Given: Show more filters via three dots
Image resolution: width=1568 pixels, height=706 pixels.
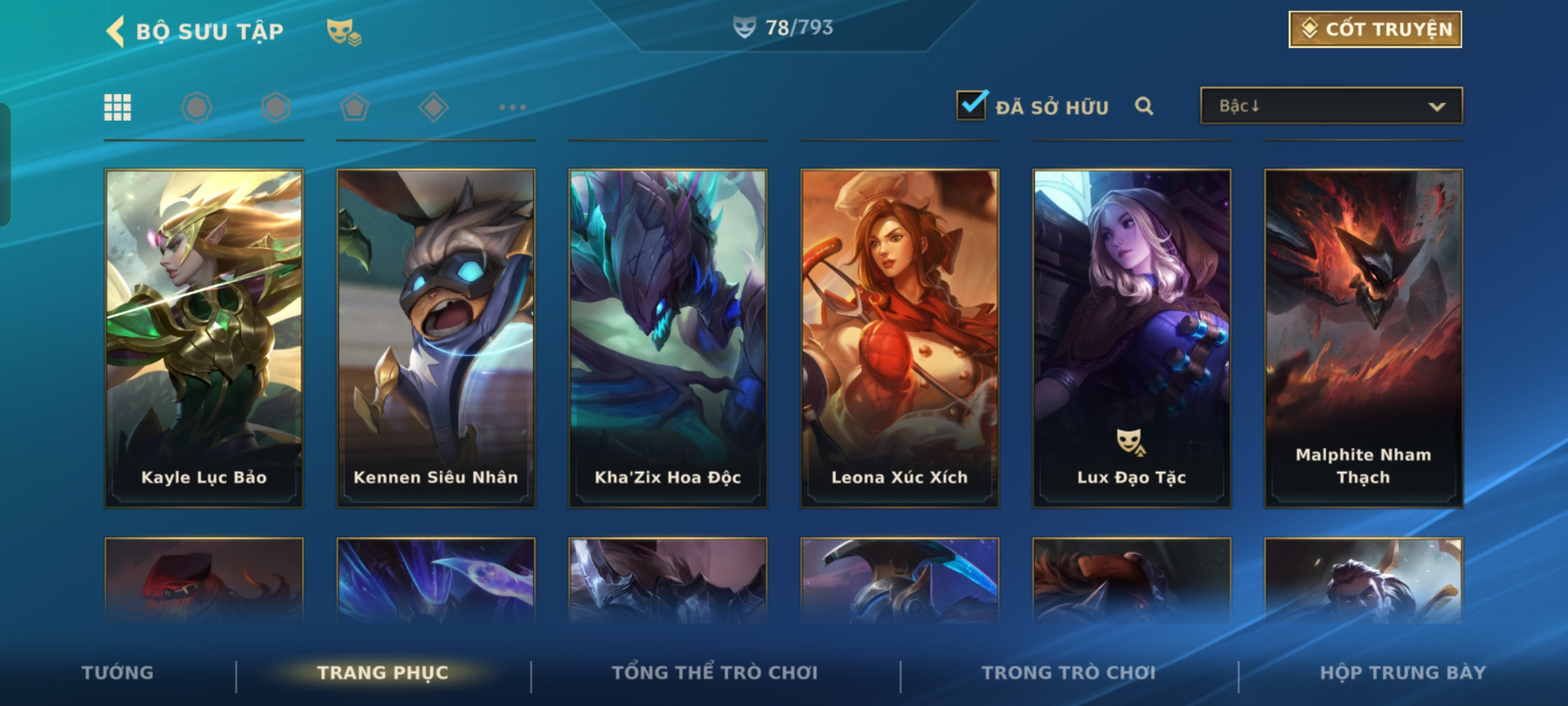Looking at the screenshot, I should click(x=512, y=107).
